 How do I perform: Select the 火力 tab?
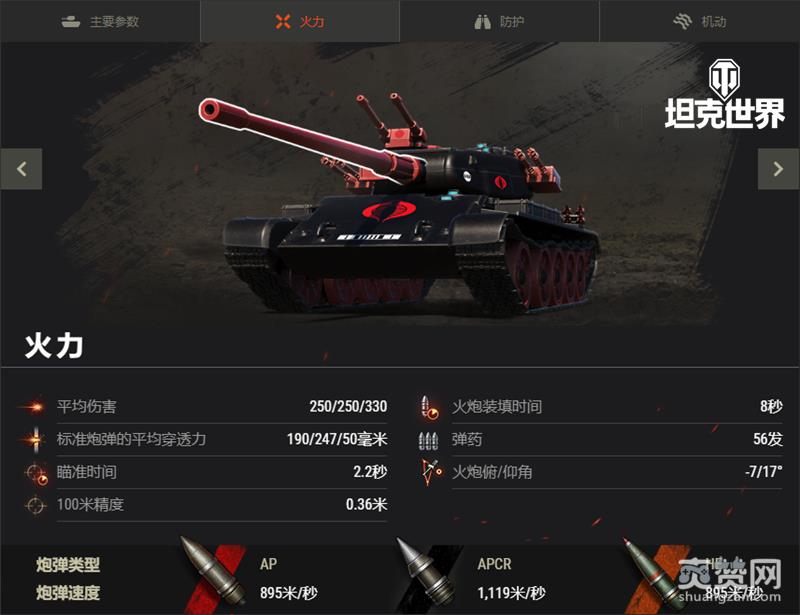point(300,21)
